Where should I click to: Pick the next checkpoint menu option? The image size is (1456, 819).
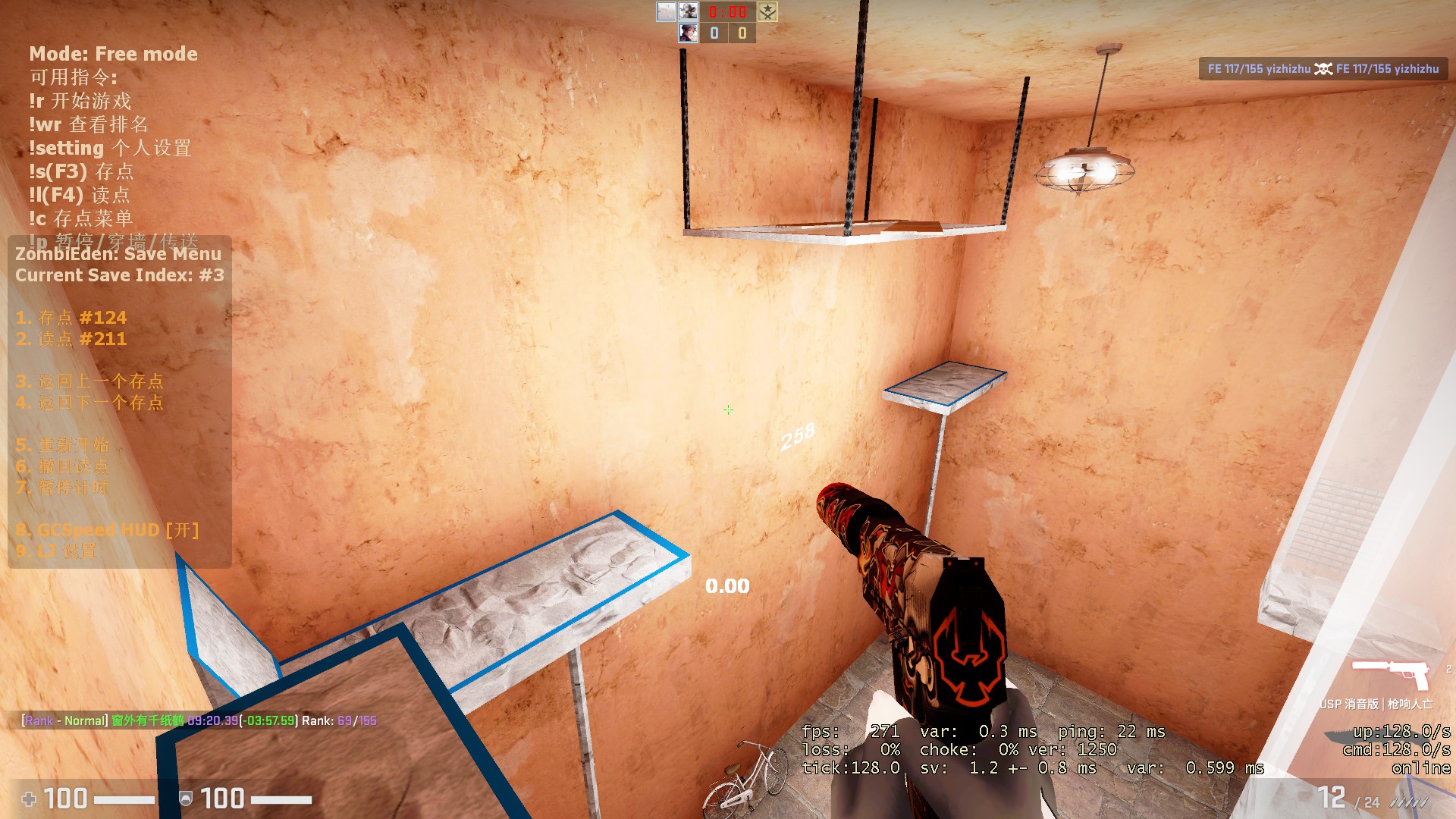(89, 403)
